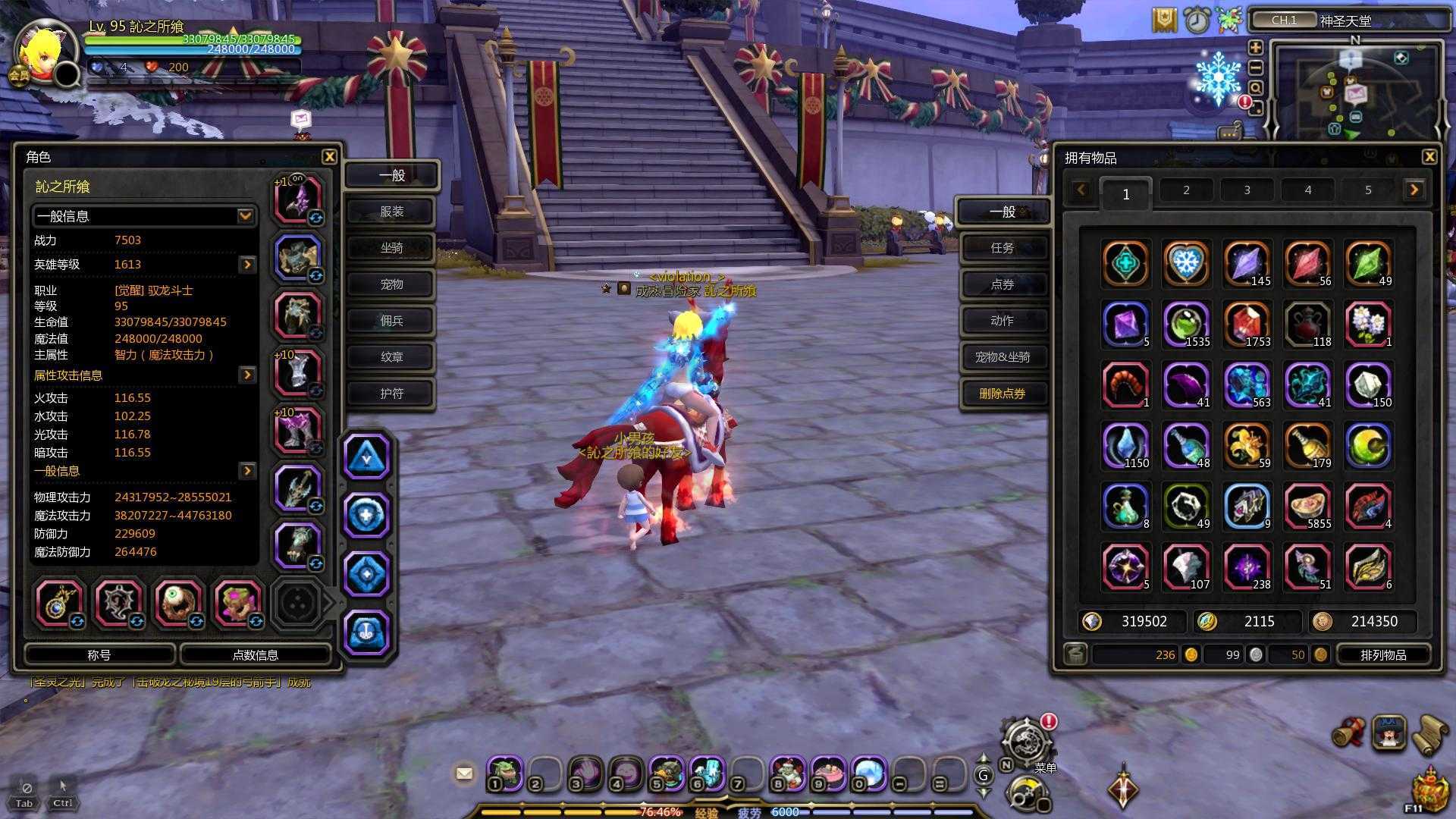Click the 点数信息 points info button
Screen dimensions: 1456x819
[x=255, y=654]
